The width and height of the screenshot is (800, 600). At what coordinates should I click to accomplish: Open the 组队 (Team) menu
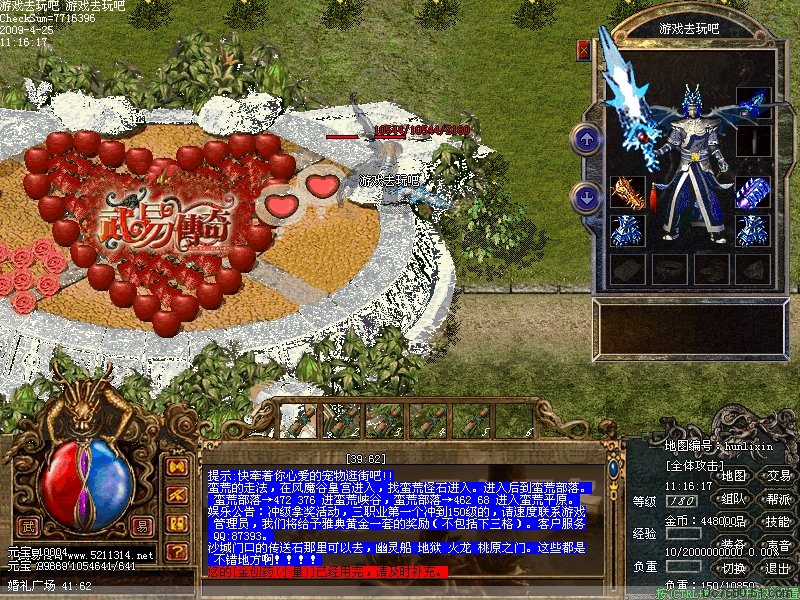pyautogui.click(x=734, y=499)
